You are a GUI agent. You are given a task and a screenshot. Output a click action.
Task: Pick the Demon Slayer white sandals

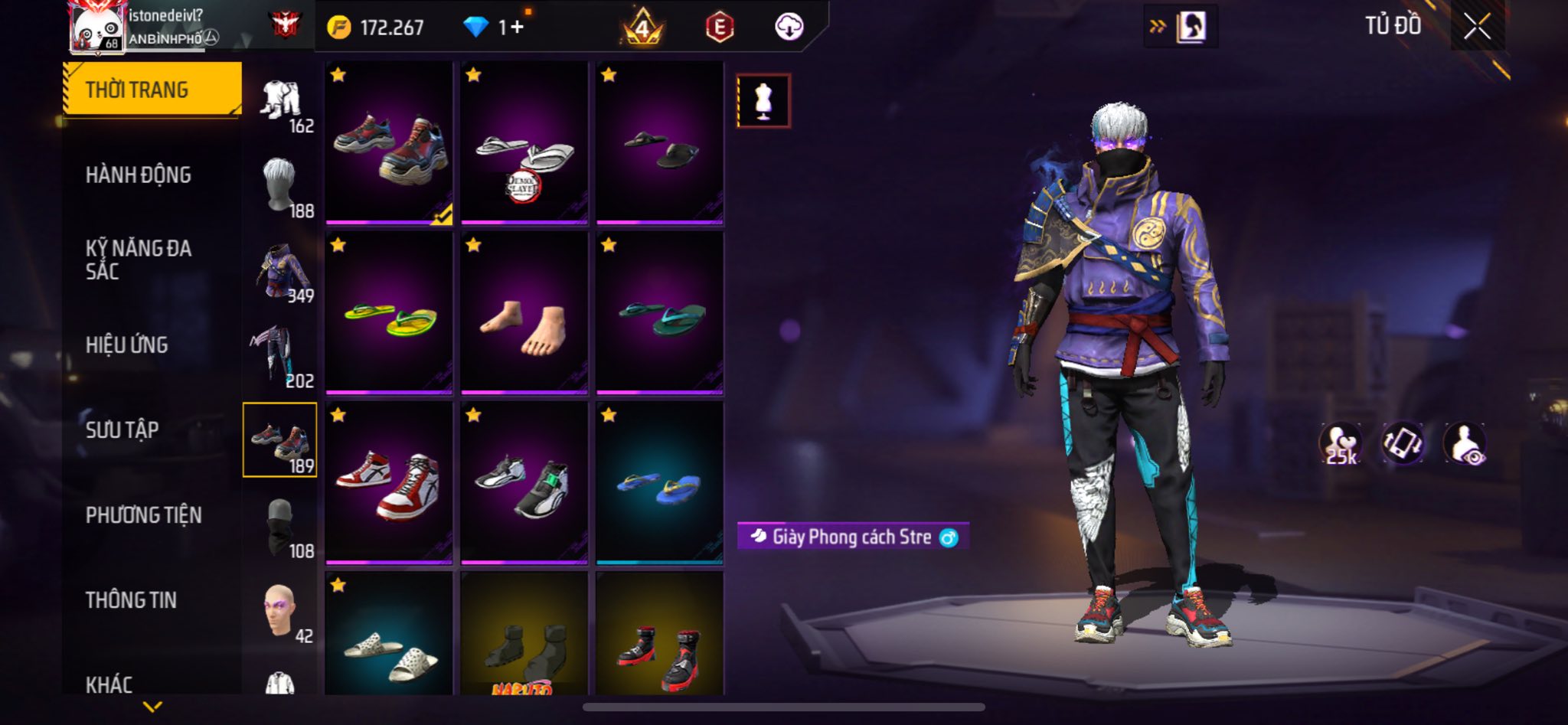[x=524, y=144]
